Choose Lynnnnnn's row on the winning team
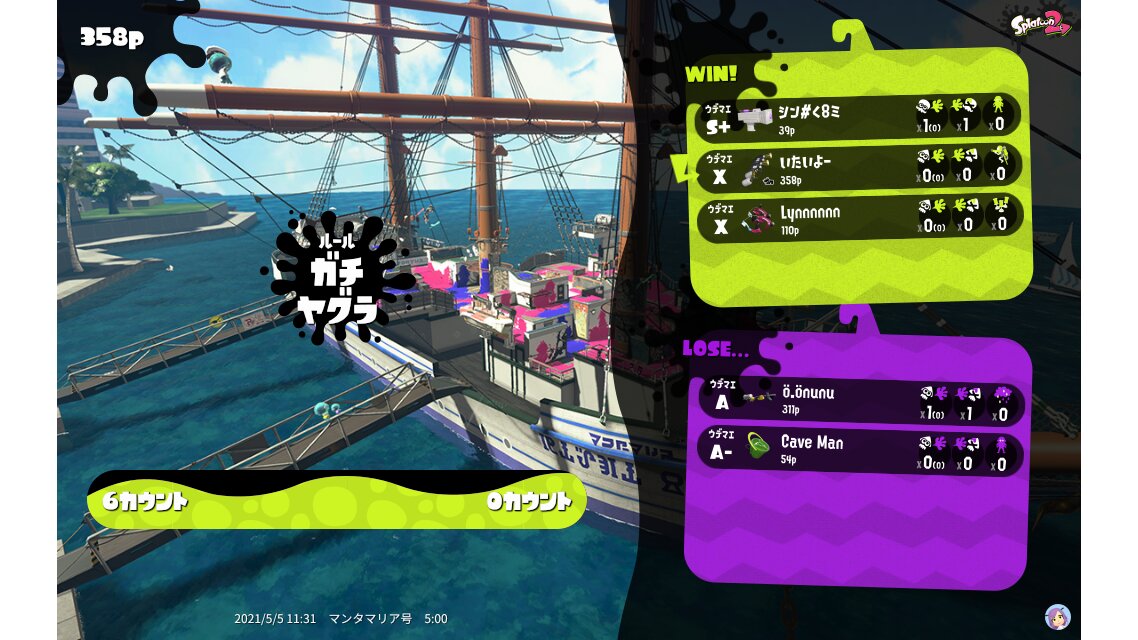Image resolution: width=1138 pixels, height=640 pixels. [860, 216]
